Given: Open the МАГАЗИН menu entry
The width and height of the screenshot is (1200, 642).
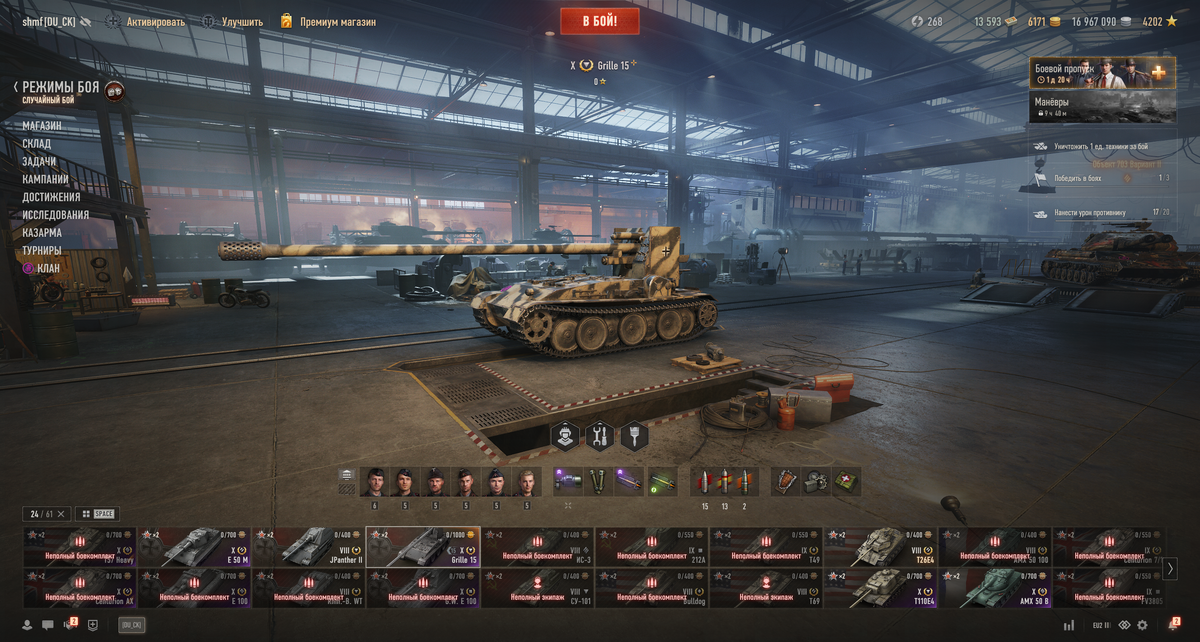Looking at the screenshot, I should click(x=42, y=126).
